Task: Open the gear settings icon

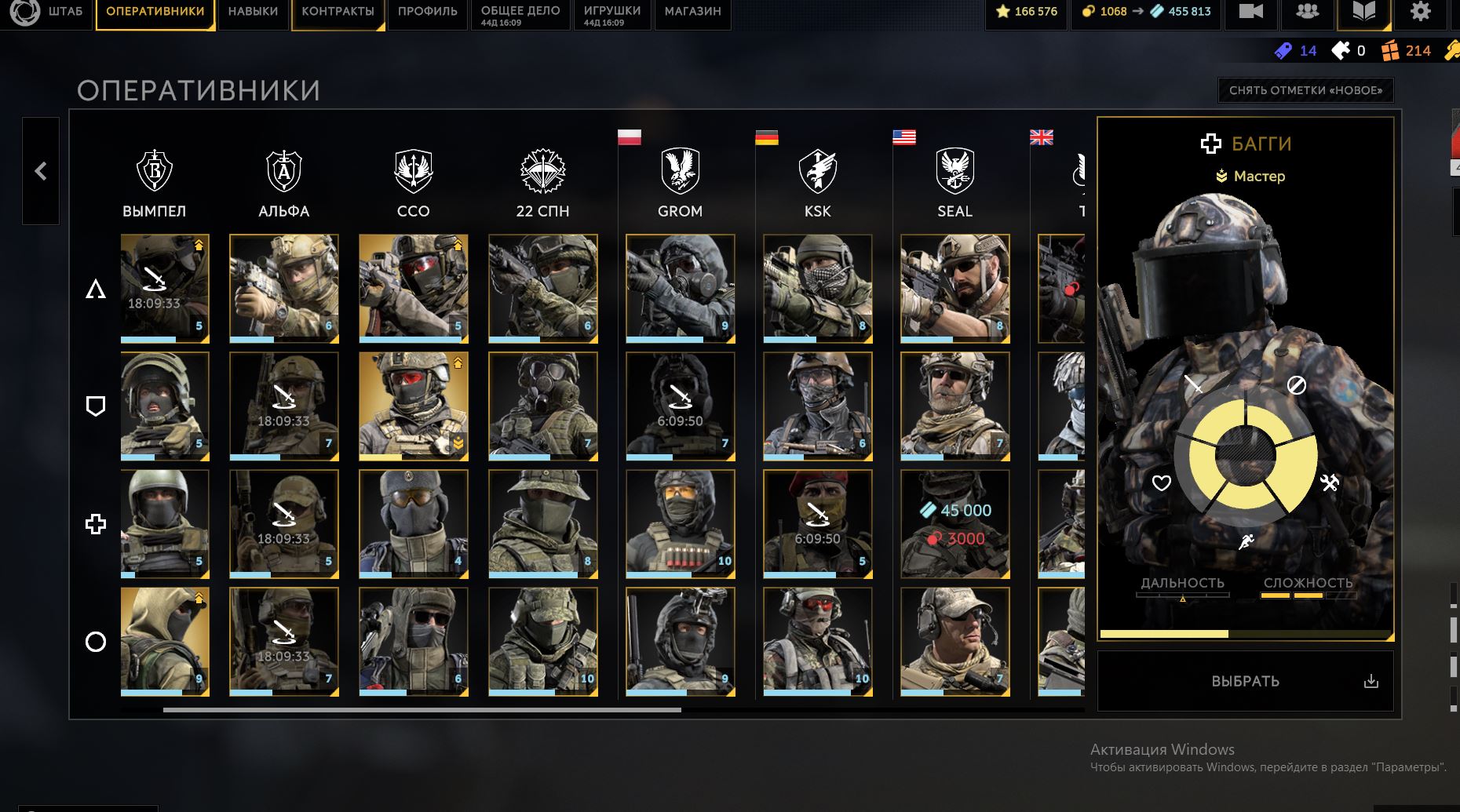Action: click(x=1420, y=12)
